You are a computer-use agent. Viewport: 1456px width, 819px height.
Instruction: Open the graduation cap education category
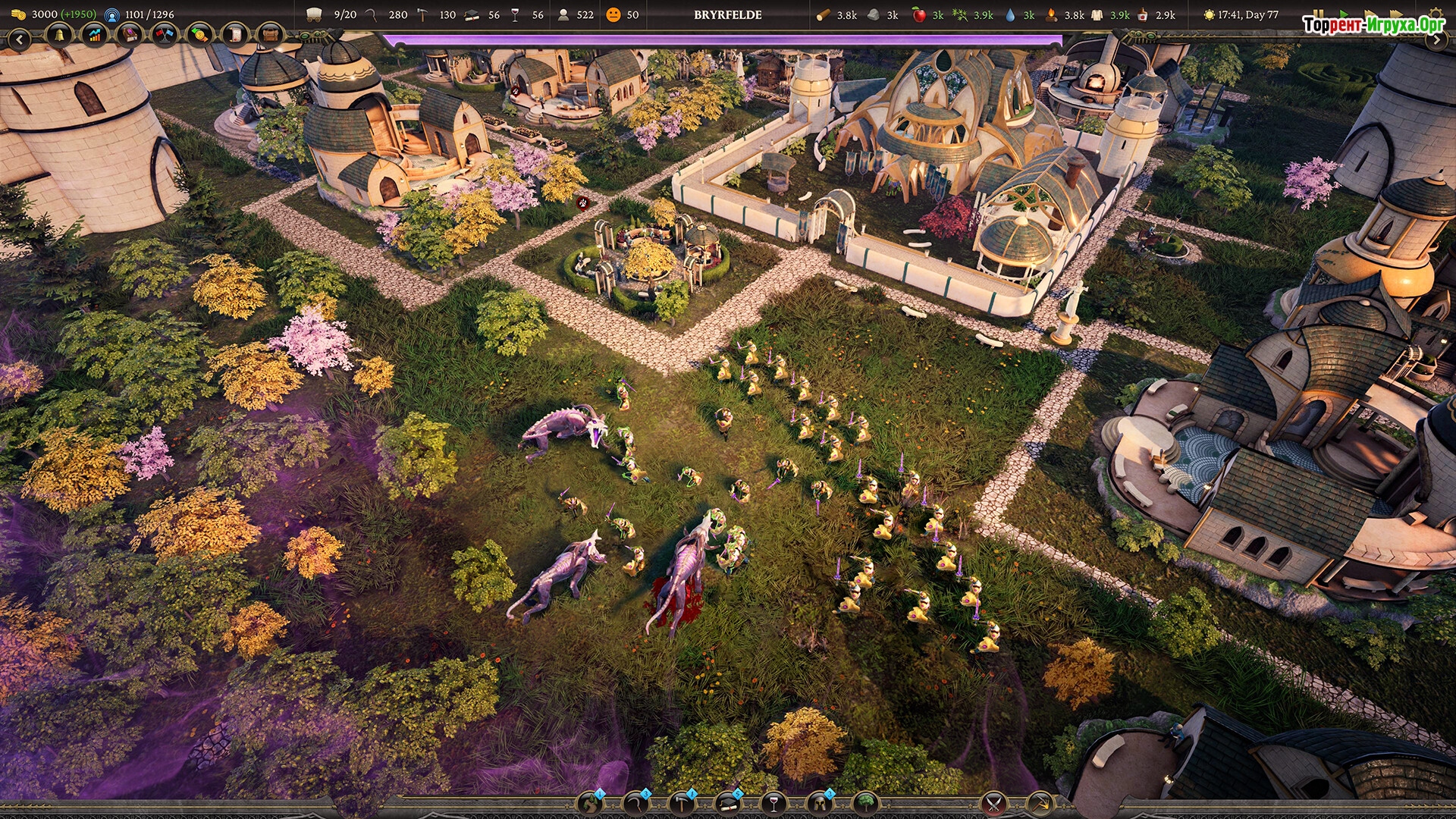tap(728, 803)
